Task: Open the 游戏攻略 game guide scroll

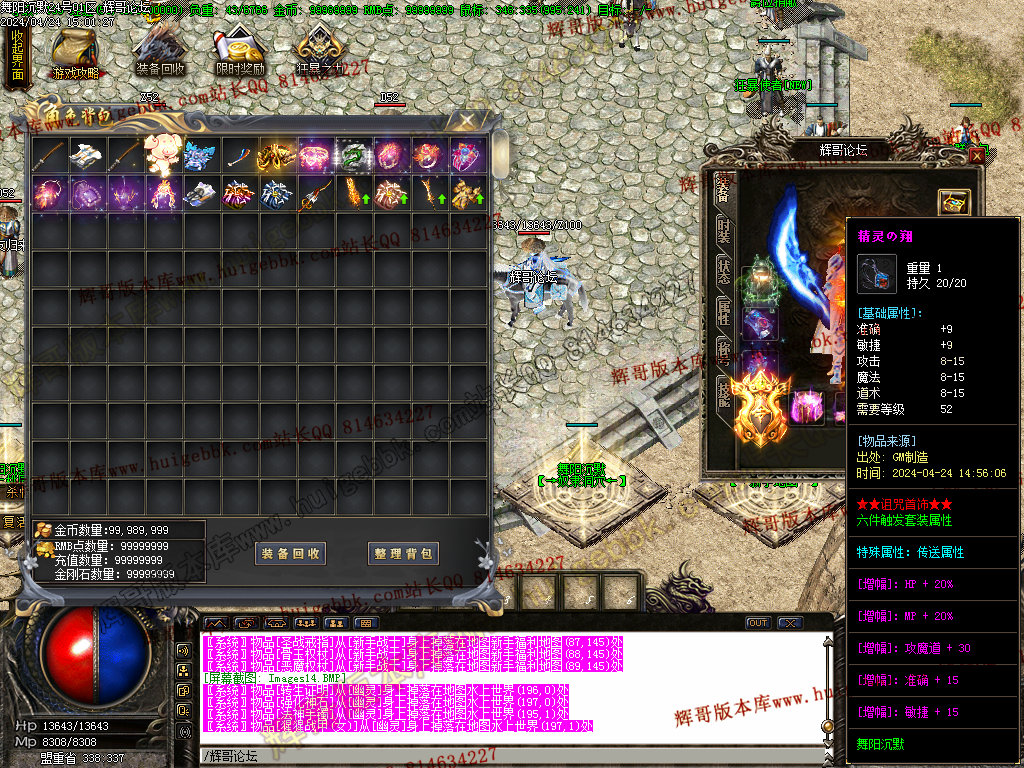Action: click(x=75, y=52)
